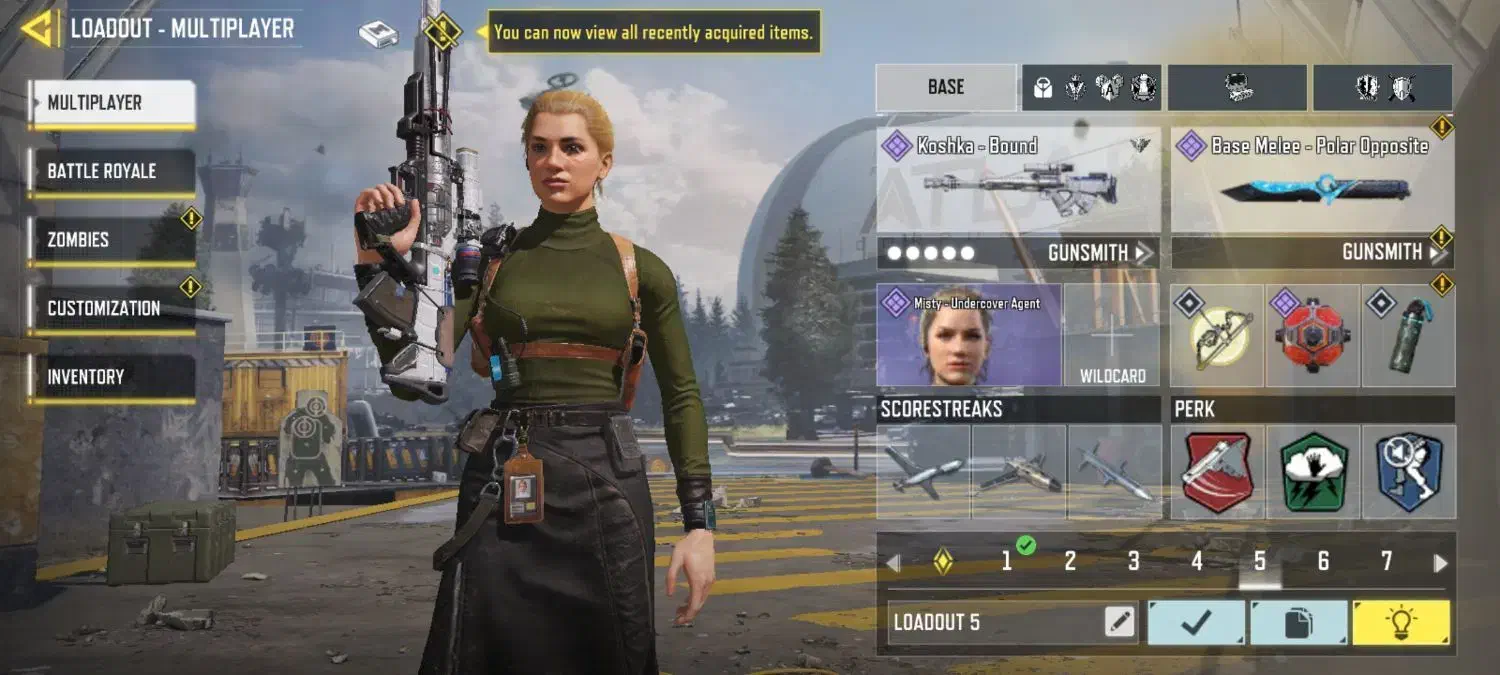Switch to the Zombies loadout section
The image size is (1500, 675).
coord(110,240)
